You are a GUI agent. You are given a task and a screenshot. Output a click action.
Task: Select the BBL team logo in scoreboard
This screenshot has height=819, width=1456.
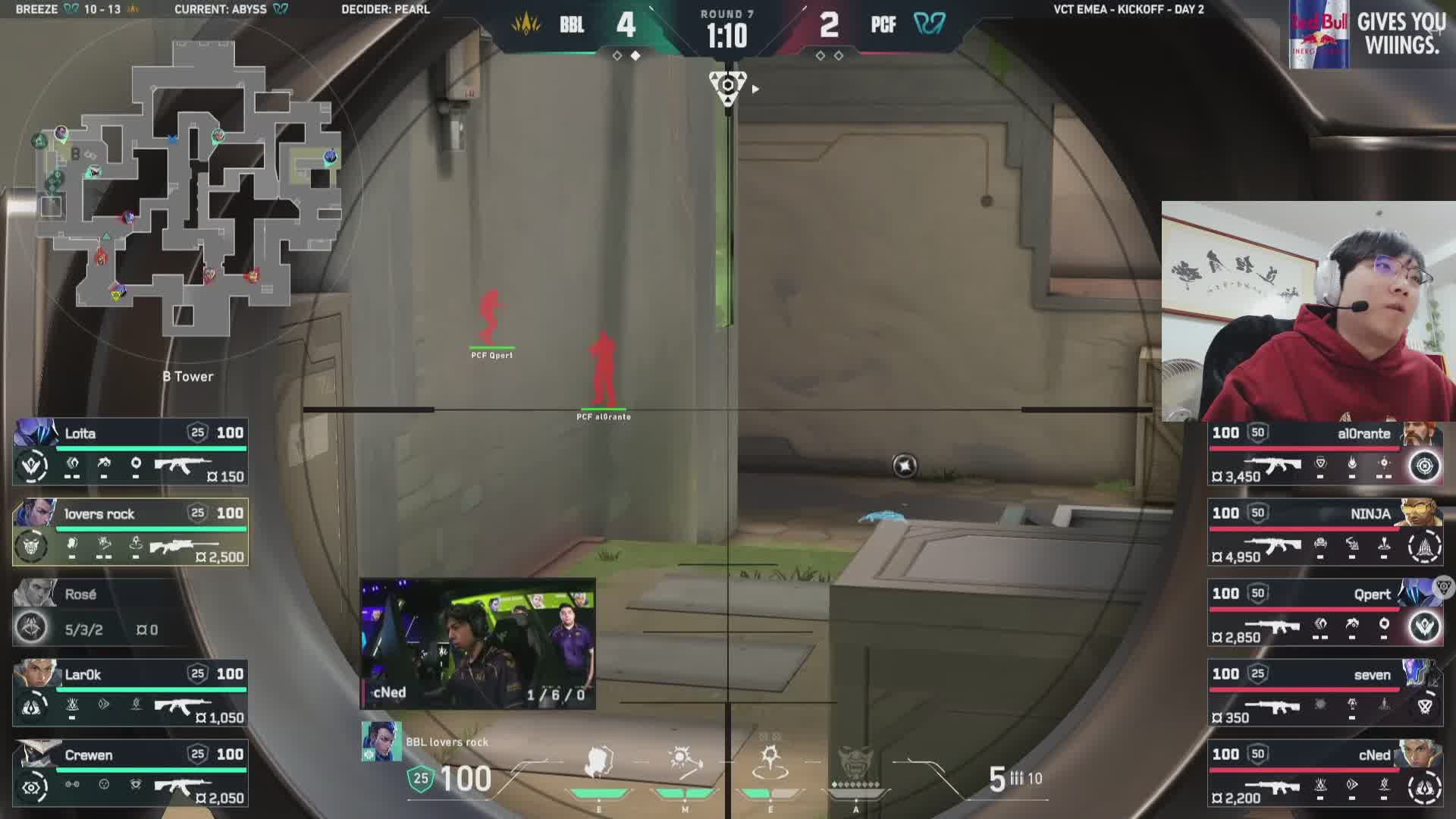(x=526, y=24)
